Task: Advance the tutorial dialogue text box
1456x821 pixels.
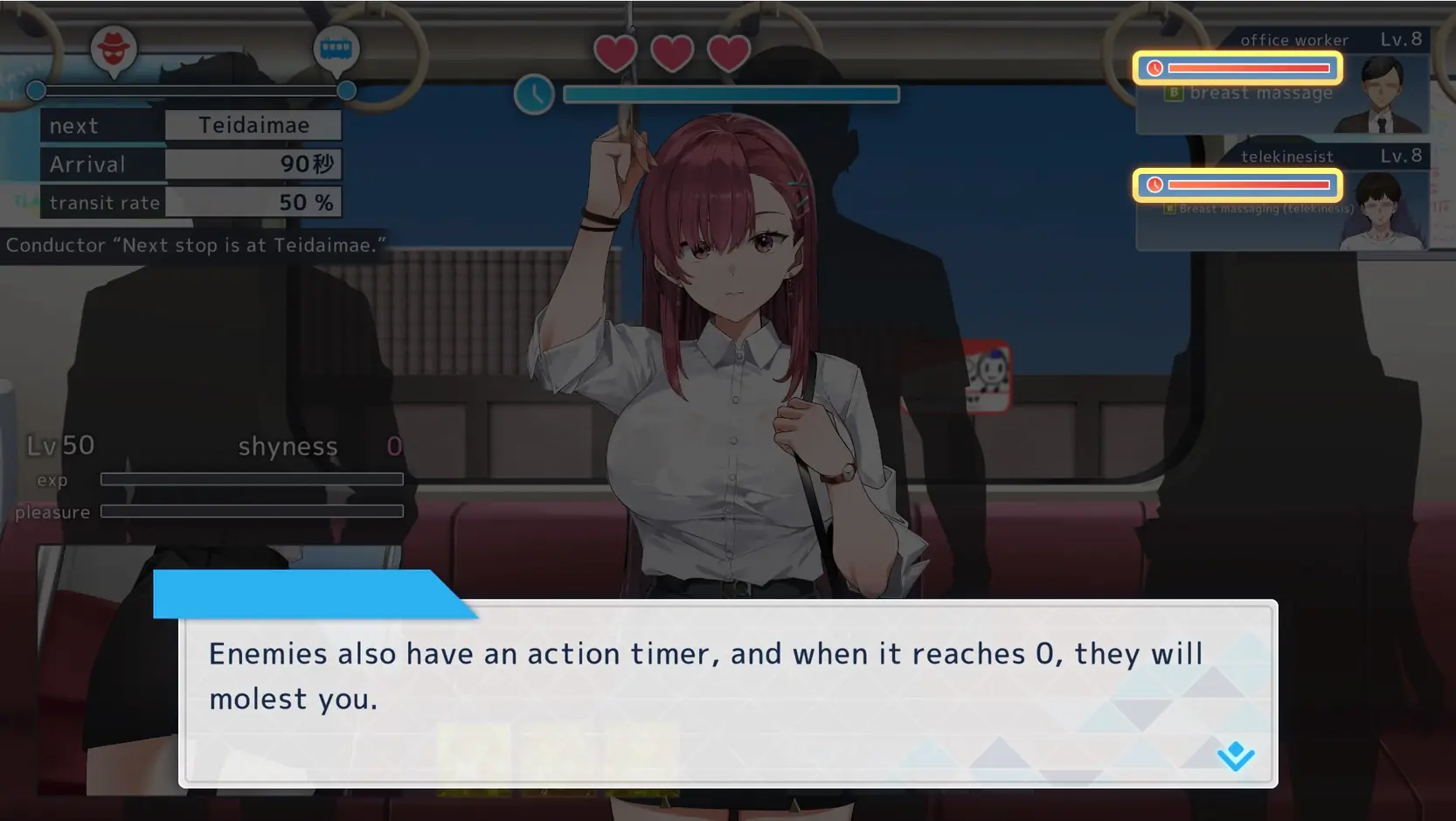Action: click(x=727, y=692)
